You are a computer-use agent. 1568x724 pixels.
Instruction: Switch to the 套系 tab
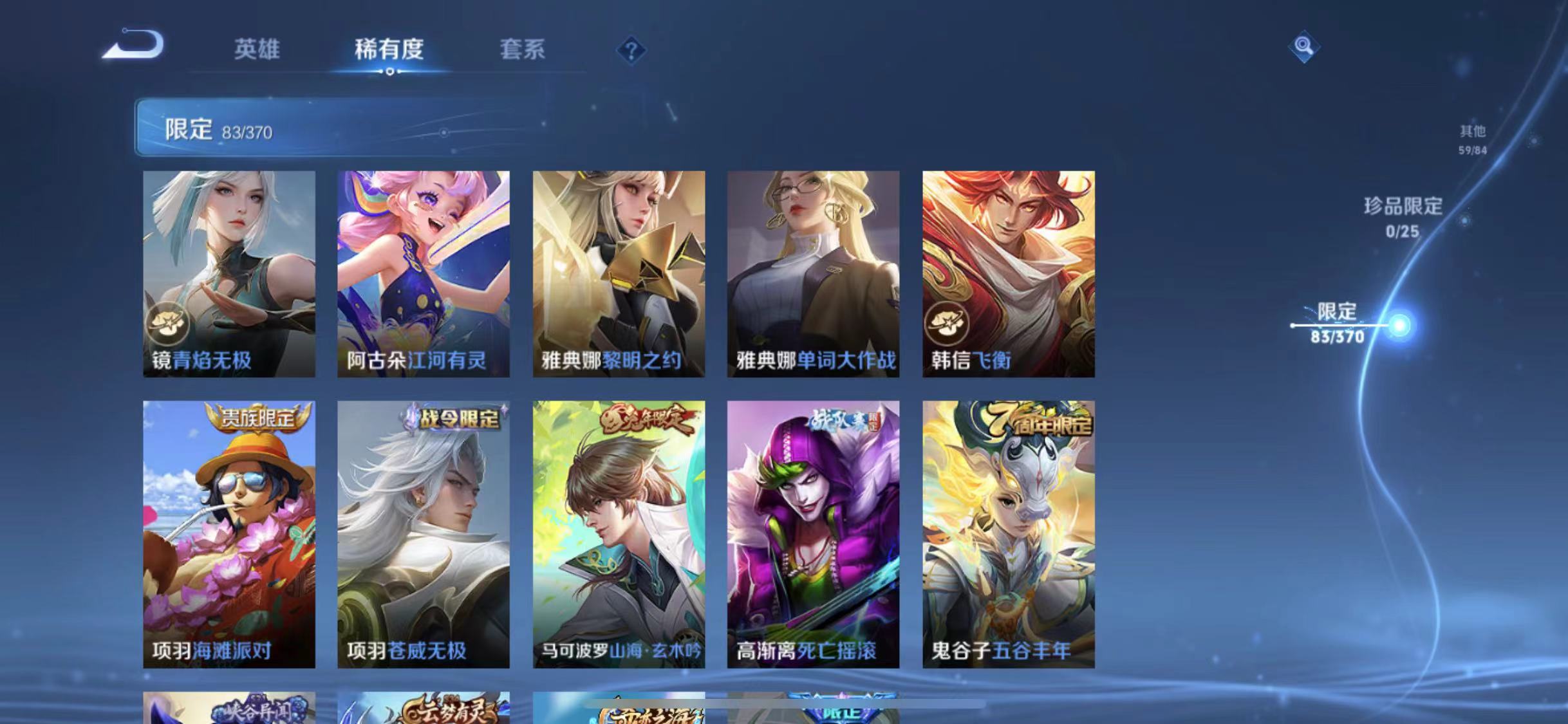523,50
